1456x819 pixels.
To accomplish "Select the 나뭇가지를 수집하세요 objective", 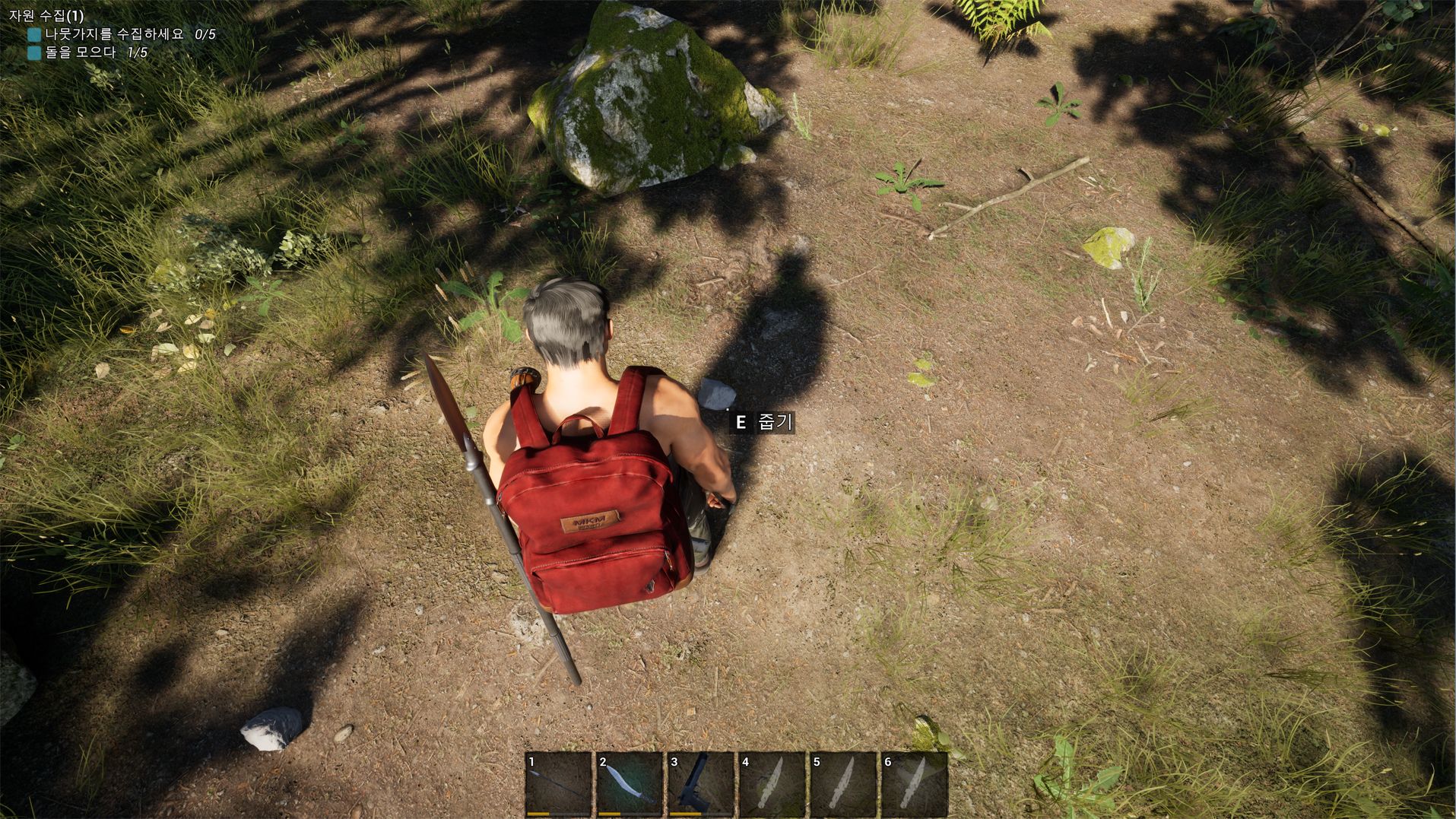I will coord(114,34).
